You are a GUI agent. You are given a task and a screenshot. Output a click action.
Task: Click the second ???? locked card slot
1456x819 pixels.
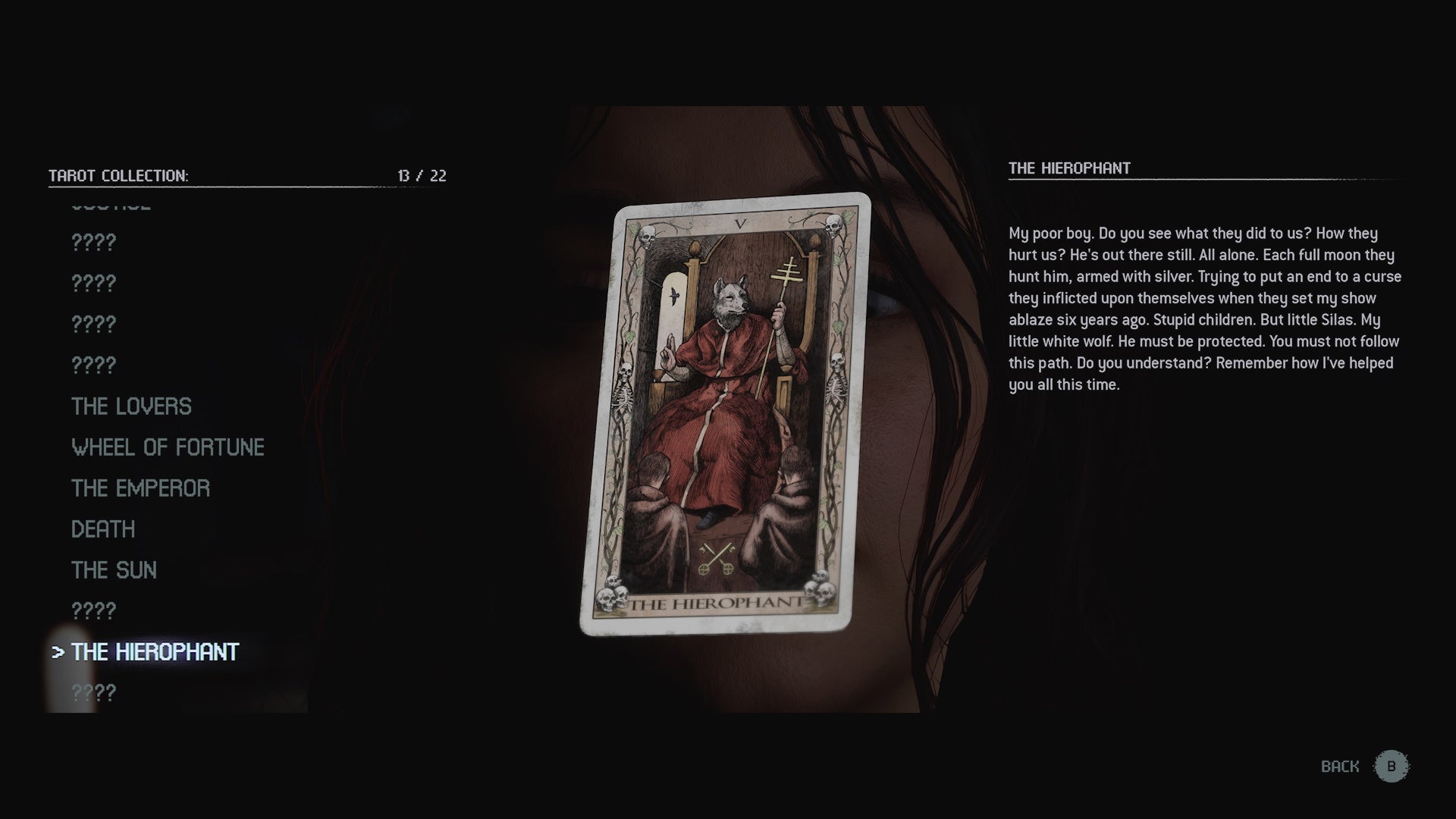(93, 283)
